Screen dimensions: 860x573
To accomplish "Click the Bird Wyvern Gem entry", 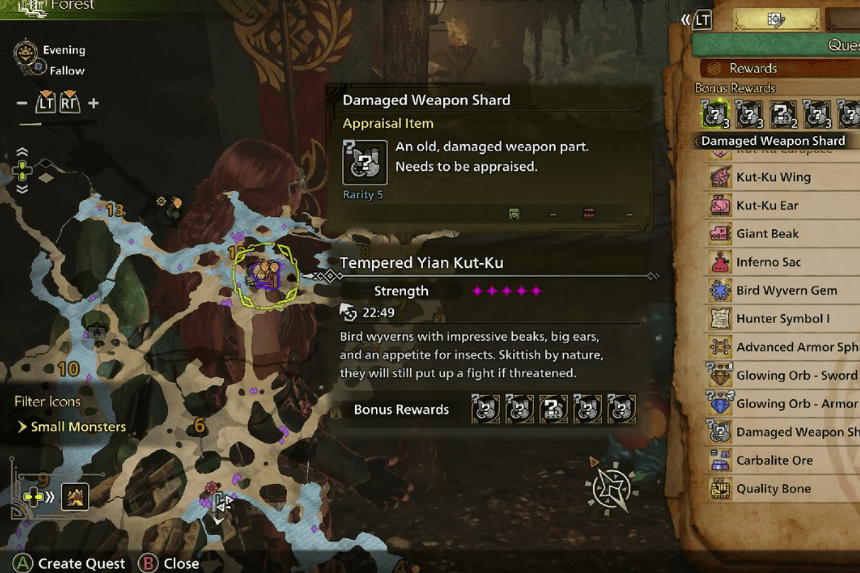I will [786, 290].
